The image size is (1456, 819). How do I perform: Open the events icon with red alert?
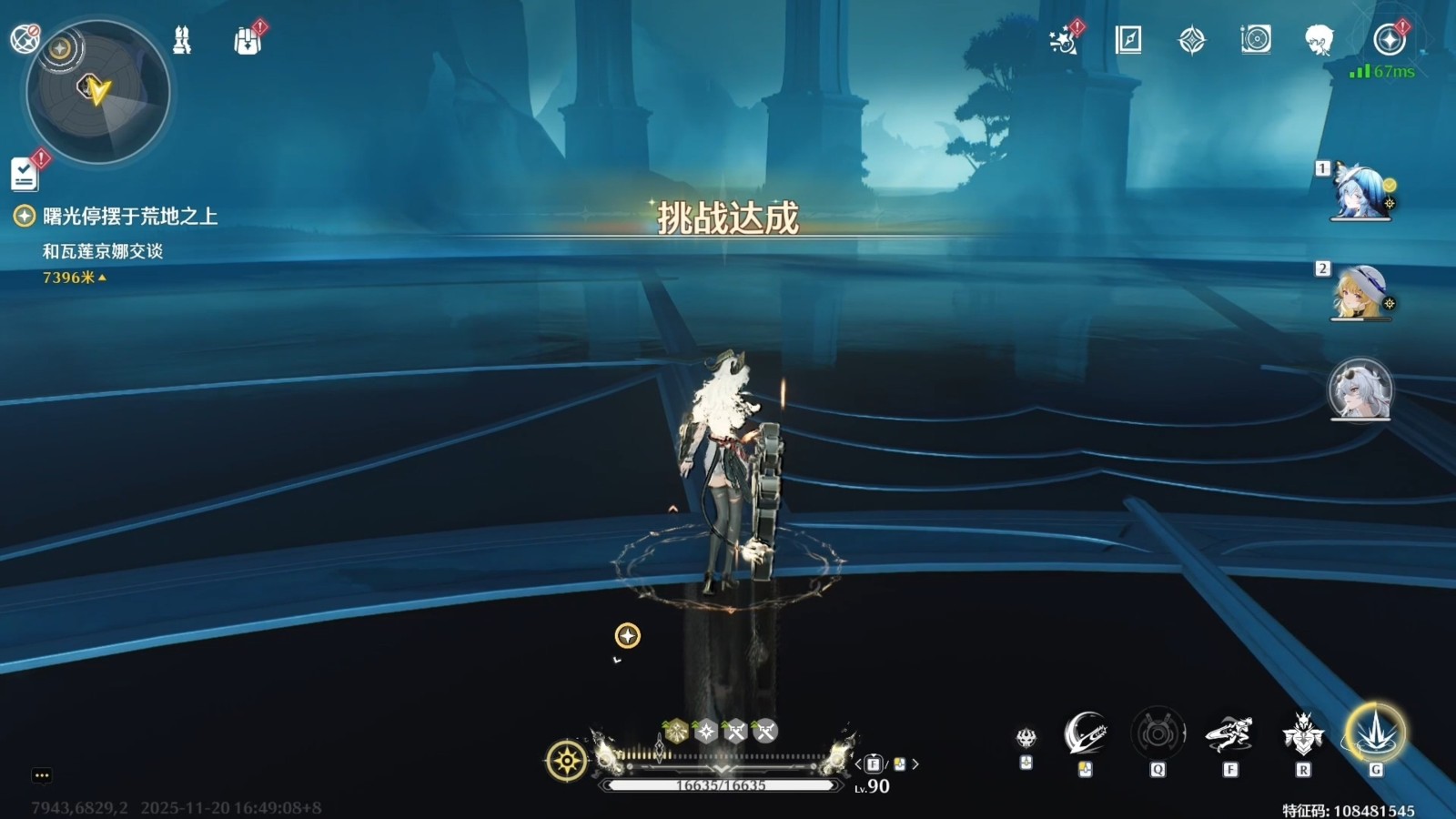click(x=1064, y=40)
